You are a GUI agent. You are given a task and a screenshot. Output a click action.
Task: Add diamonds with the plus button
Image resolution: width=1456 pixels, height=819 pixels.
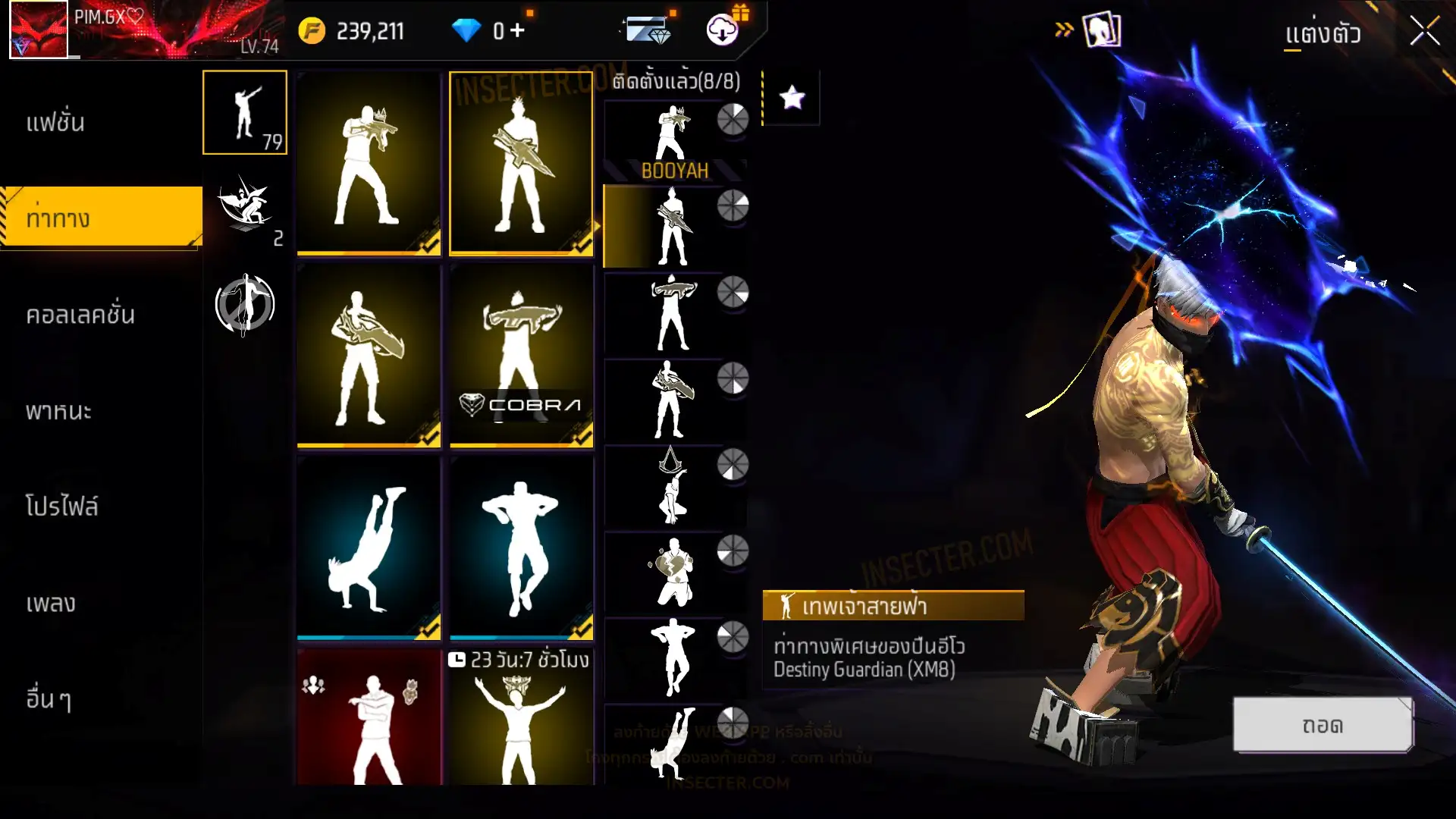click(x=517, y=30)
